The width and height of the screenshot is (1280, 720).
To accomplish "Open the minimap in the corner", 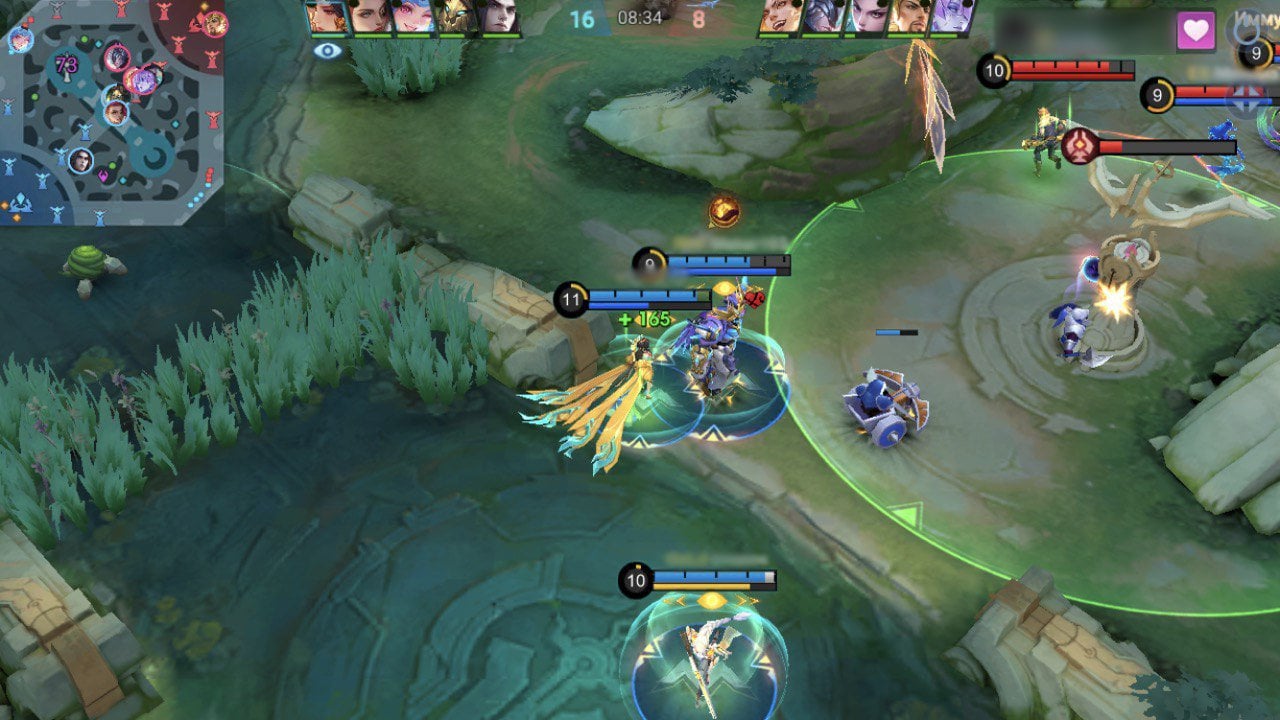I will [112, 111].
